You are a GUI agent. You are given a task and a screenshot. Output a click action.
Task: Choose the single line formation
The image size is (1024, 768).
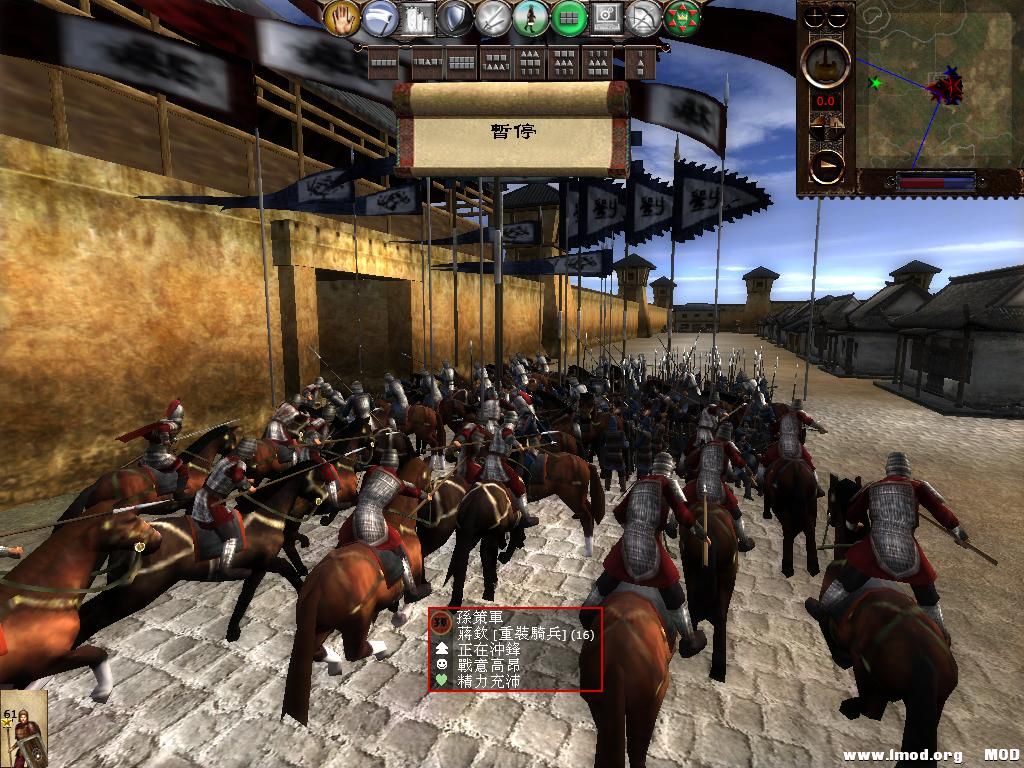[384, 63]
